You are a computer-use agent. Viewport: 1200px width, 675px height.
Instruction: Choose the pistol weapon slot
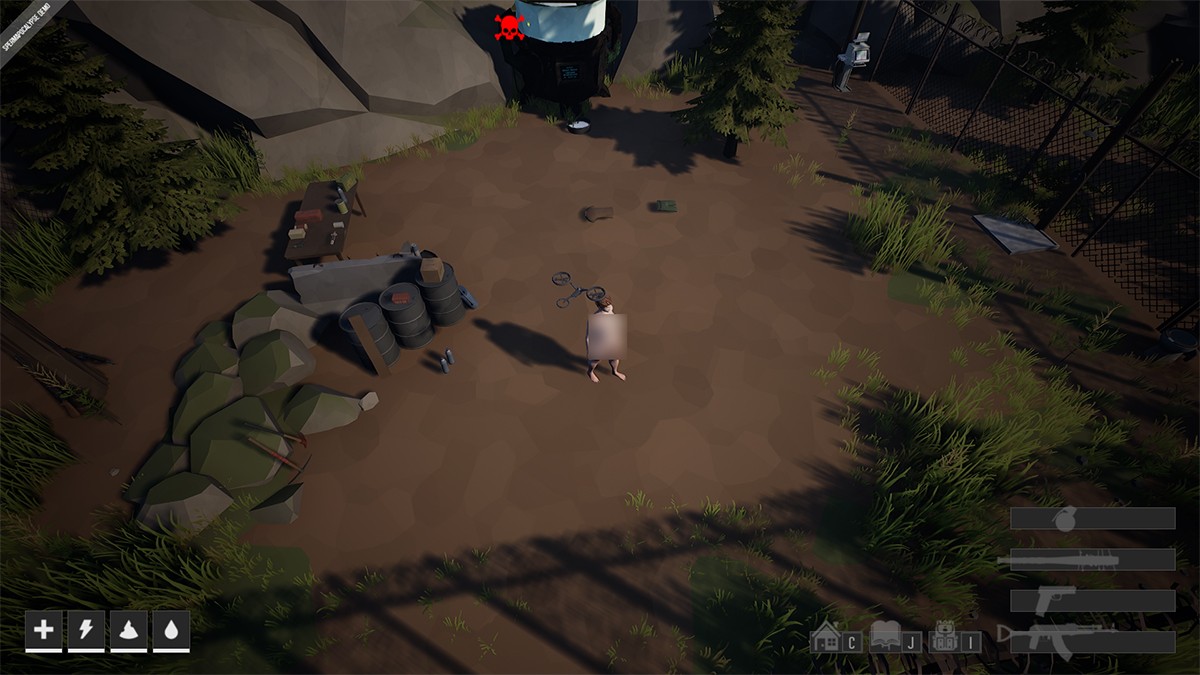click(x=1092, y=600)
